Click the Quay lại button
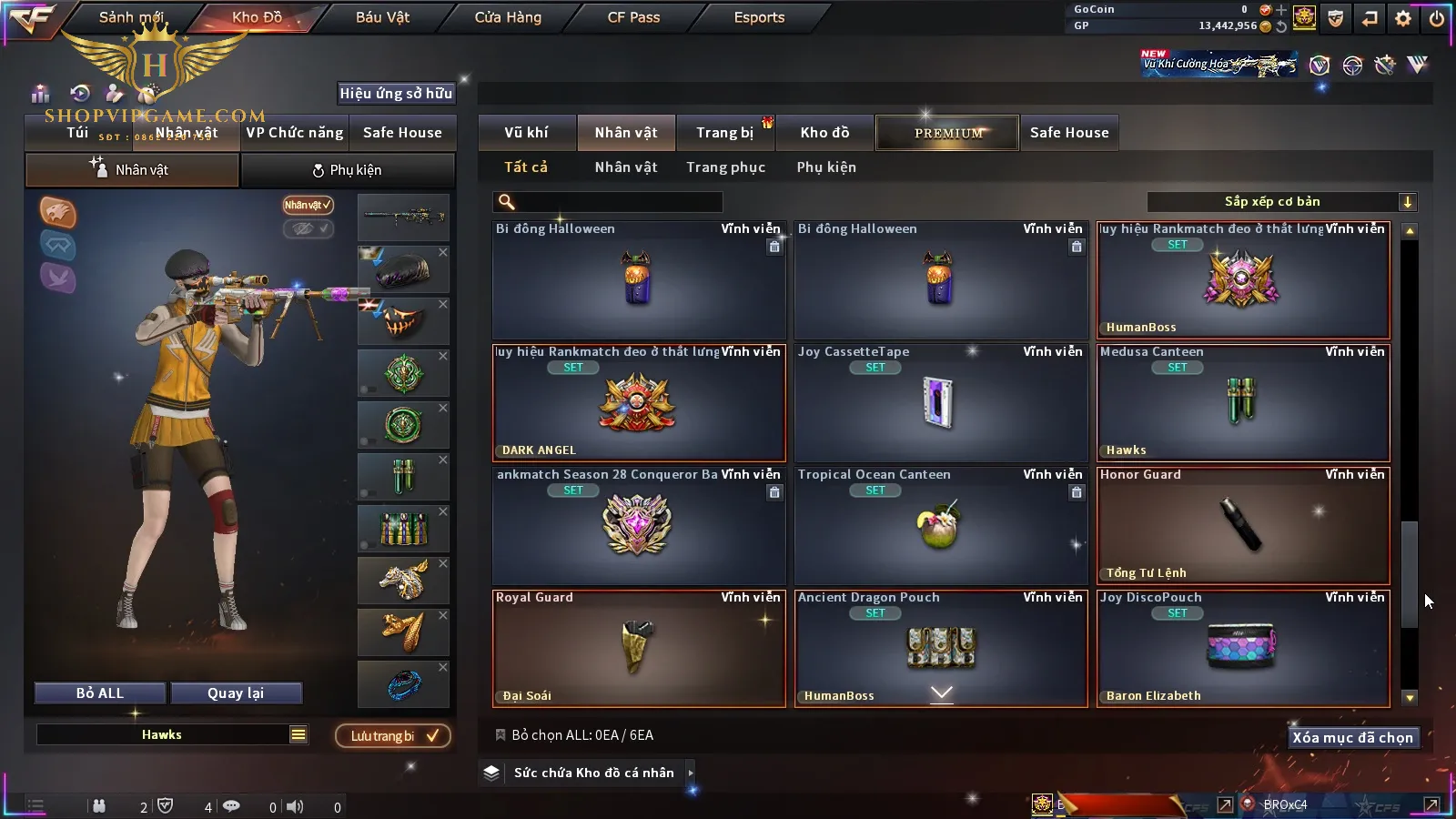1456x819 pixels. point(236,693)
